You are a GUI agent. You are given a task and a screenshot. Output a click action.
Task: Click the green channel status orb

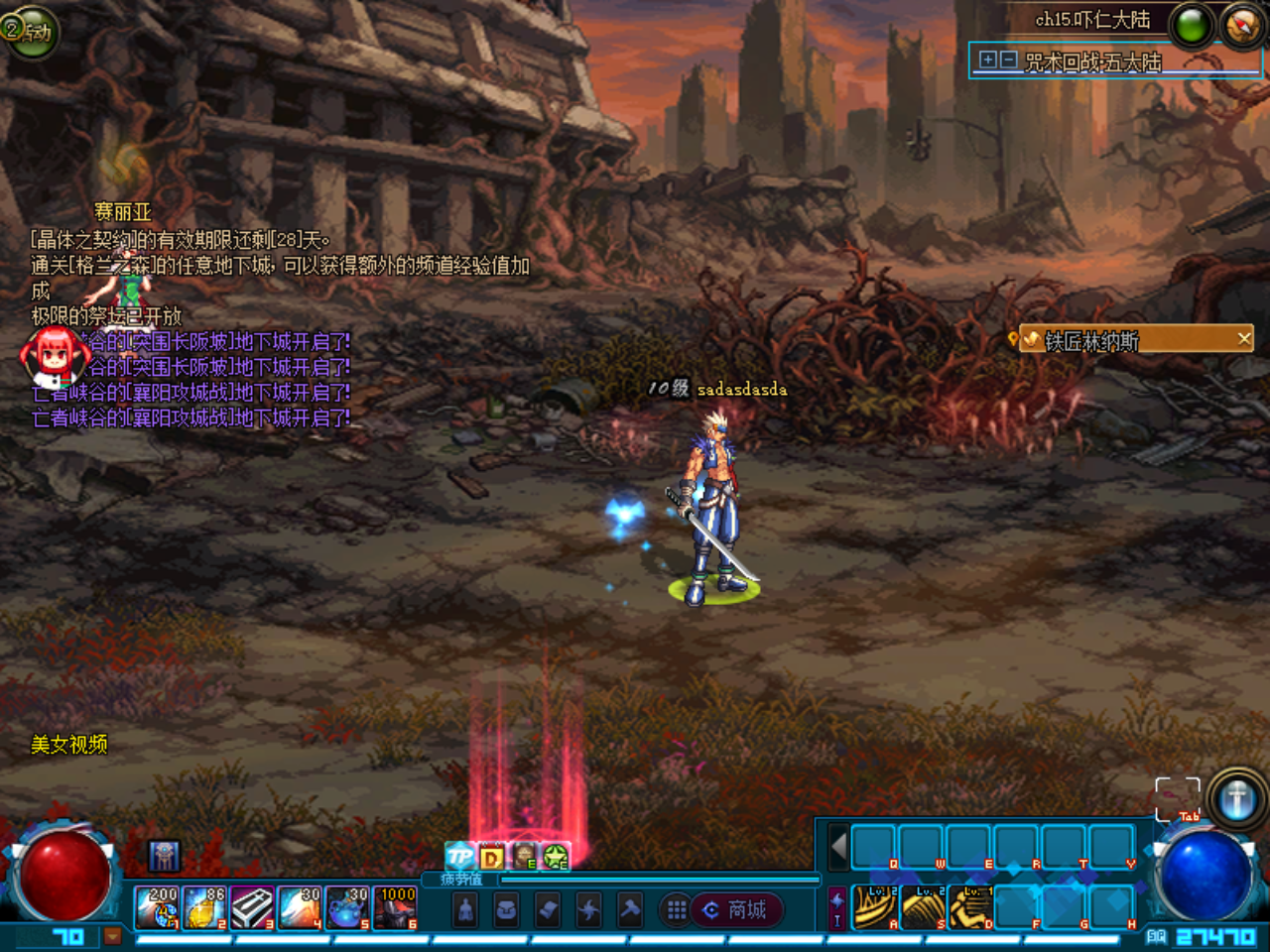tap(1192, 25)
